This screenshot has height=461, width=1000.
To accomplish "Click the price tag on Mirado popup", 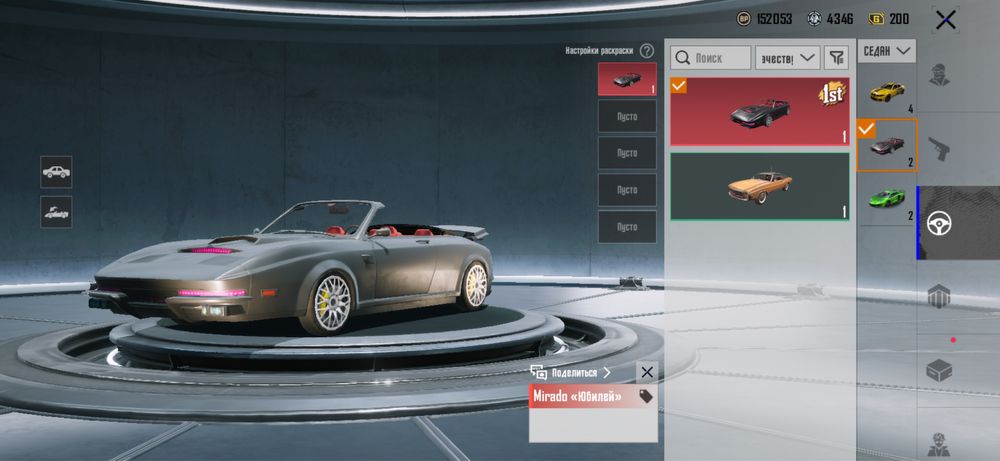I will [646, 397].
